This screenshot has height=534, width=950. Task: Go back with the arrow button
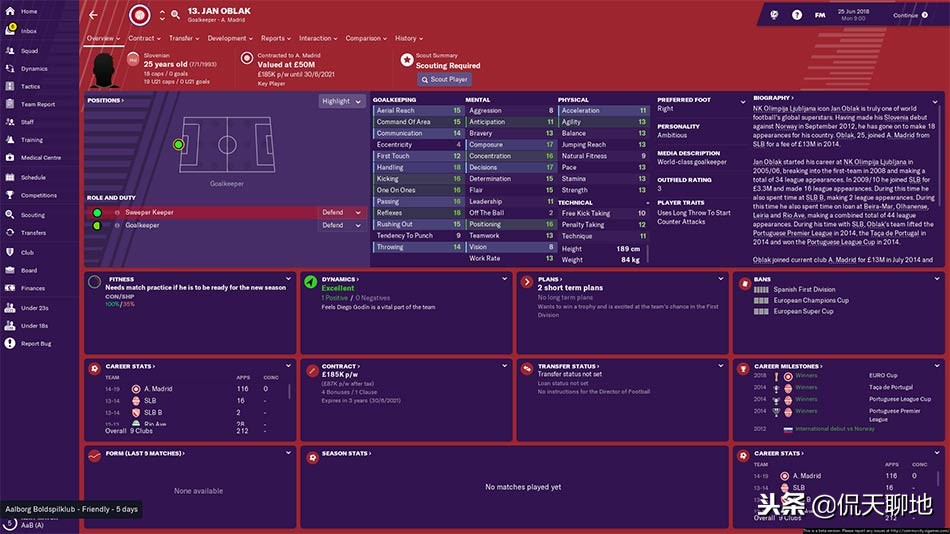point(93,15)
